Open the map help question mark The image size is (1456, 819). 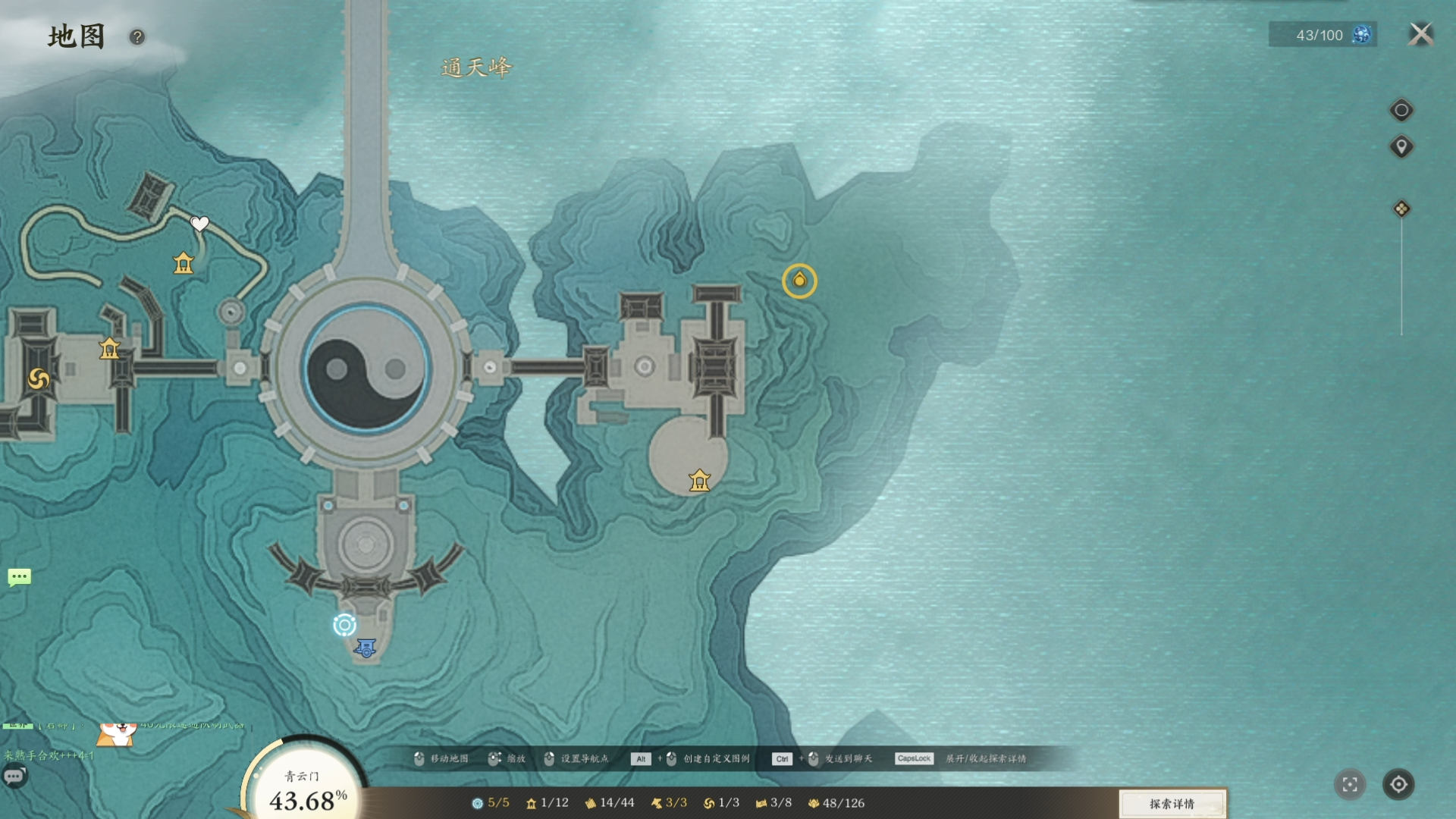(137, 37)
